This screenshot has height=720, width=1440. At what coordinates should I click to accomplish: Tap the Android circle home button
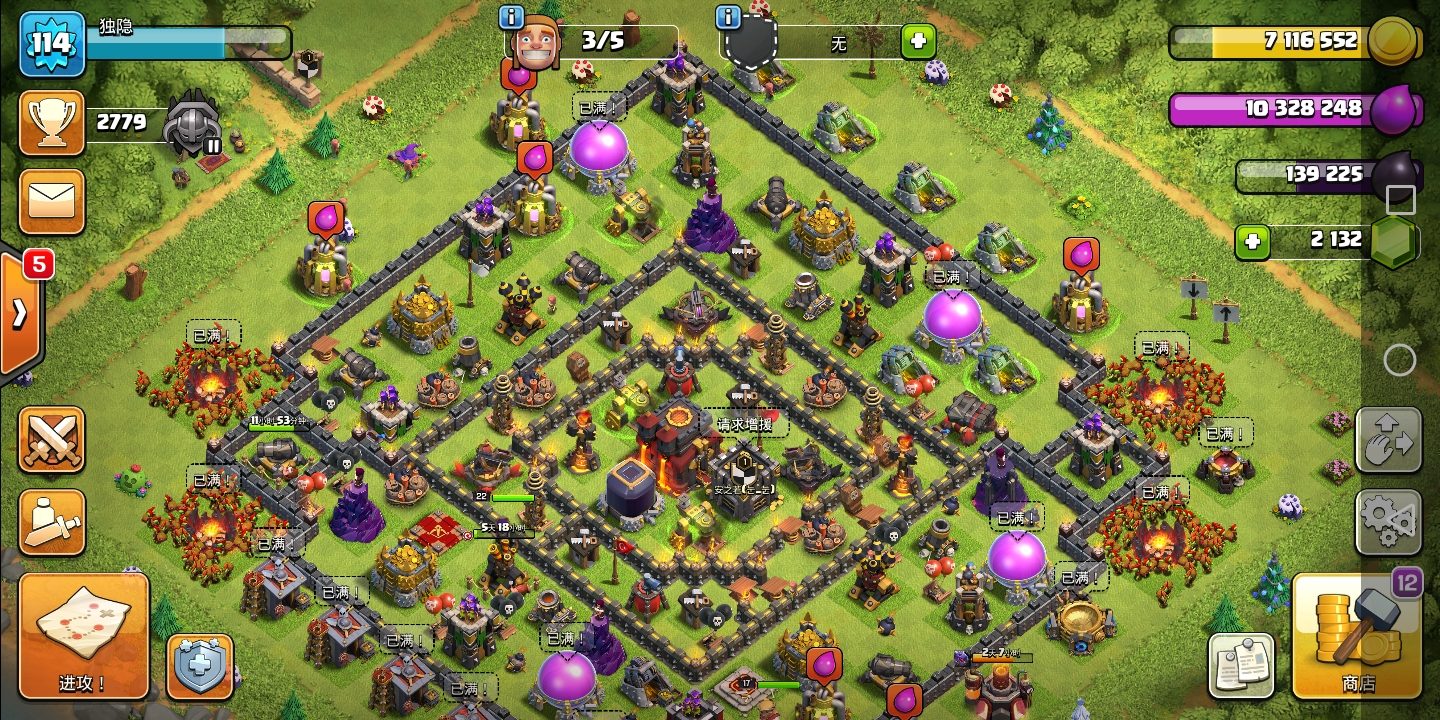click(1400, 359)
